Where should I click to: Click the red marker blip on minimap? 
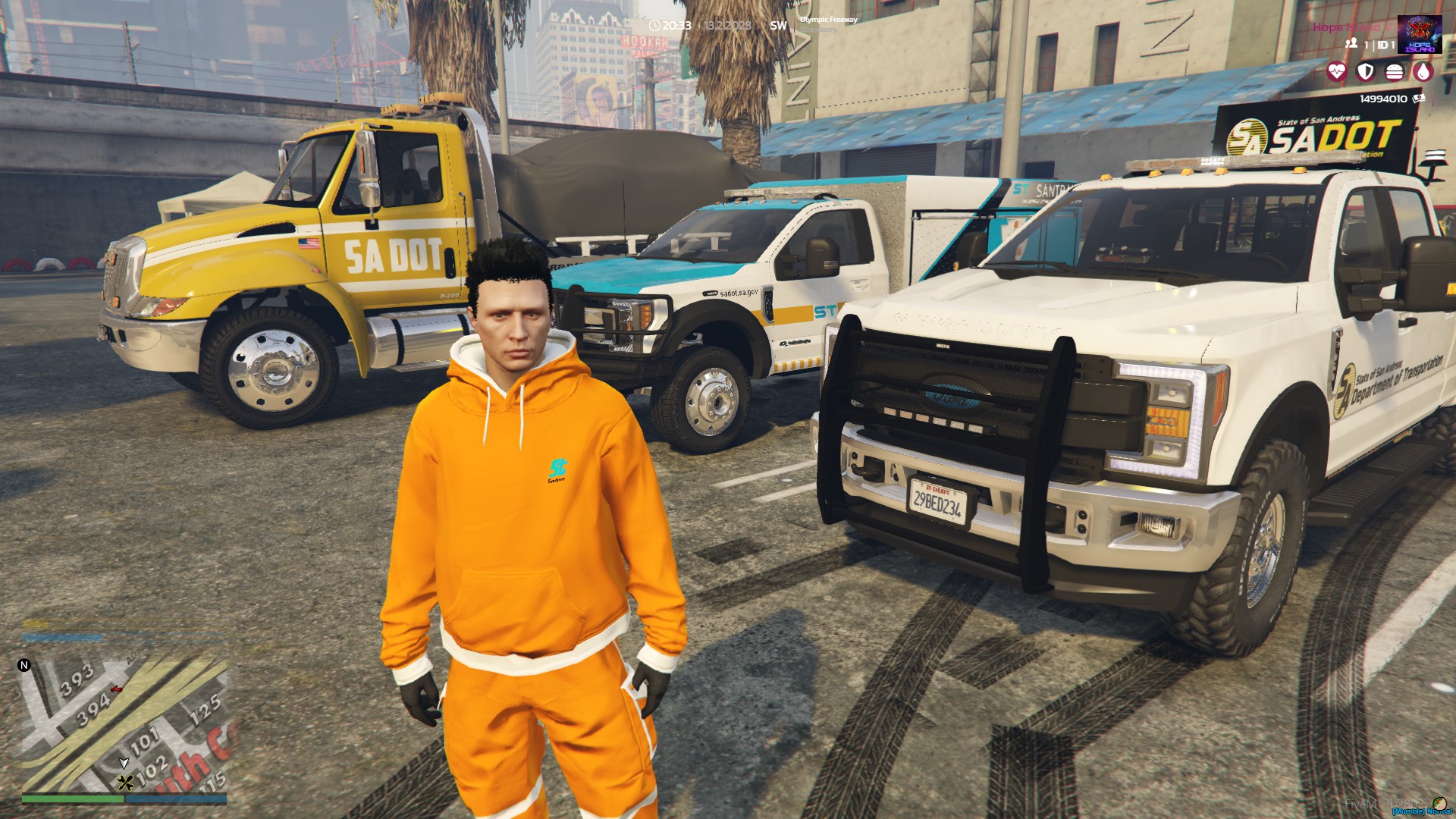116,689
